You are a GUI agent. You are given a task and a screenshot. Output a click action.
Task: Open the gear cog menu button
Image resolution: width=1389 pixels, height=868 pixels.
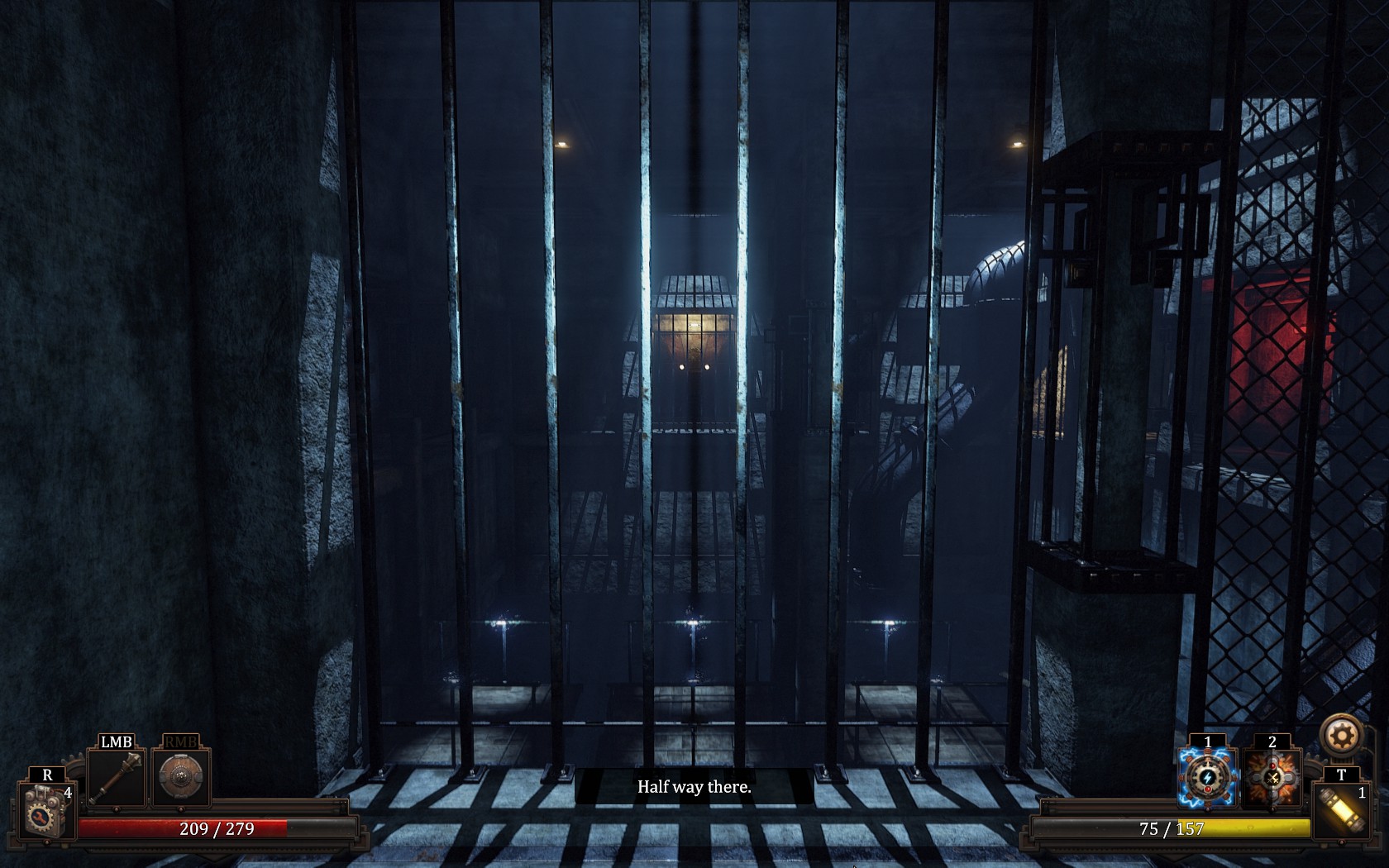point(1340,735)
